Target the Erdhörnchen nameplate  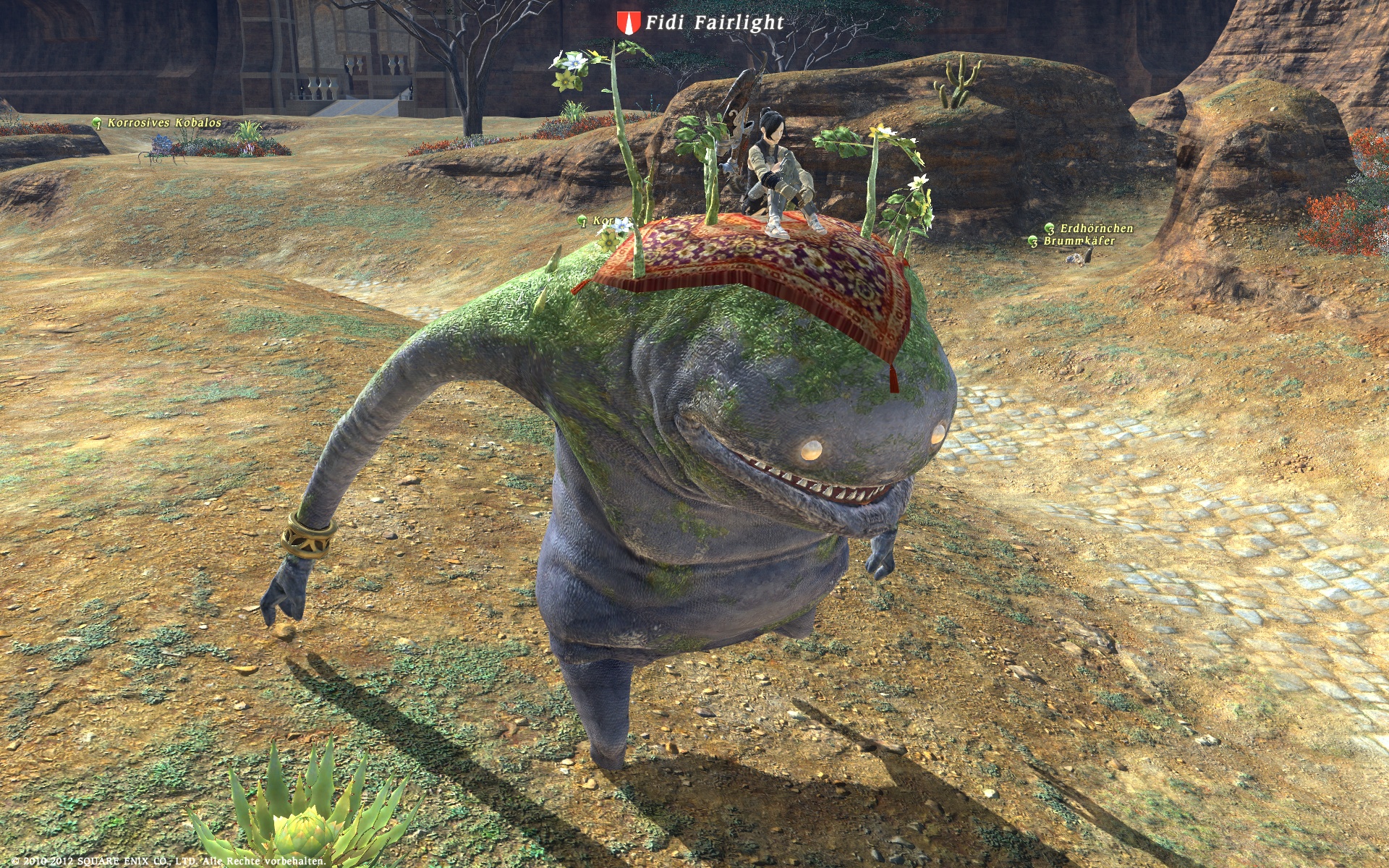pos(1095,229)
